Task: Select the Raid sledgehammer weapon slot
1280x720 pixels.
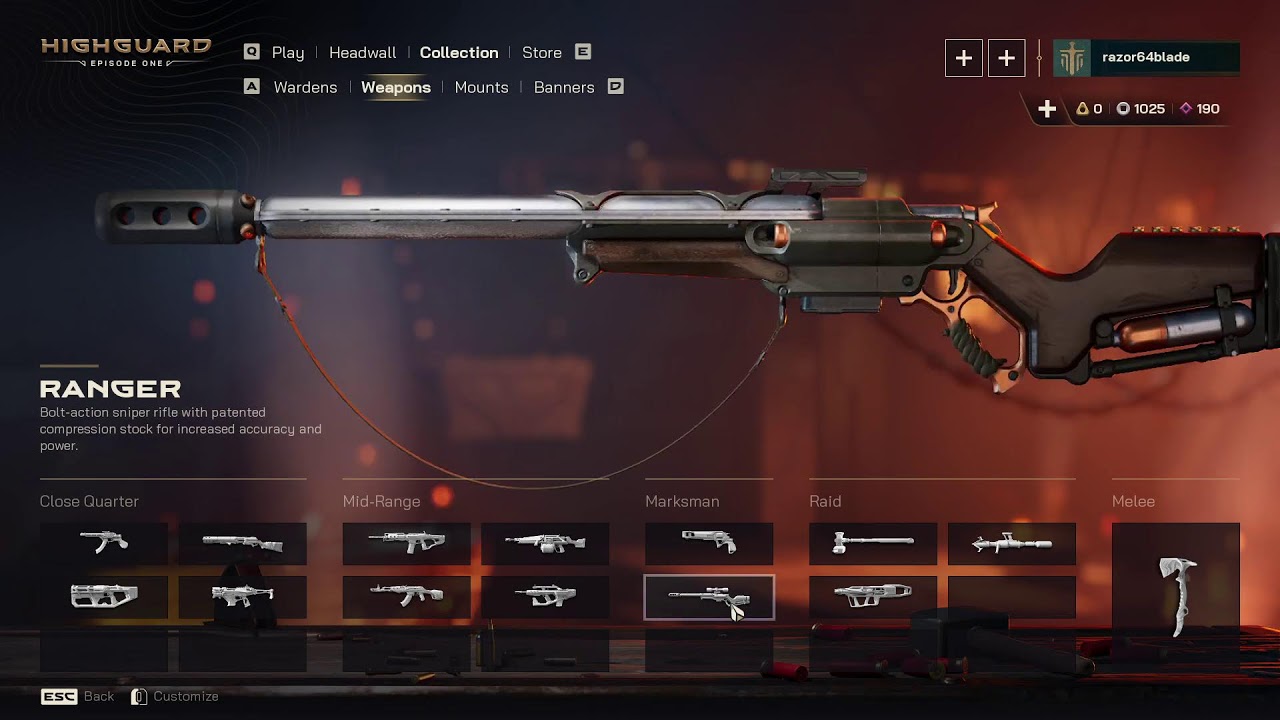Action: (x=873, y=543)
